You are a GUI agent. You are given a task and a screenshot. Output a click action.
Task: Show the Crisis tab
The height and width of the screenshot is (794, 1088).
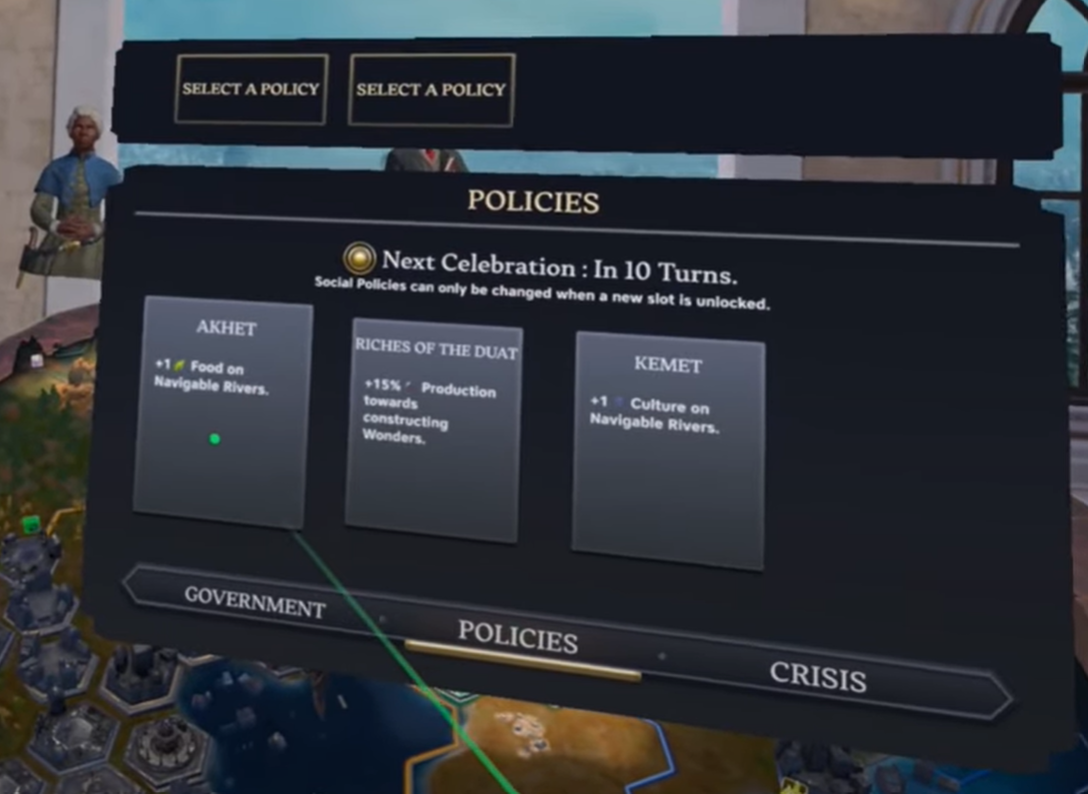[817, 677]
